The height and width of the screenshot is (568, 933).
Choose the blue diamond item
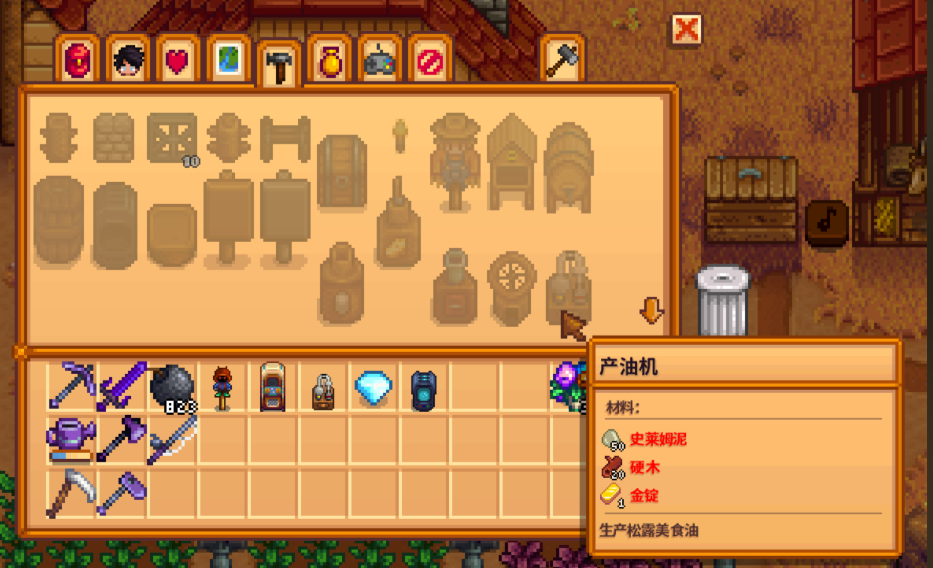374,386
